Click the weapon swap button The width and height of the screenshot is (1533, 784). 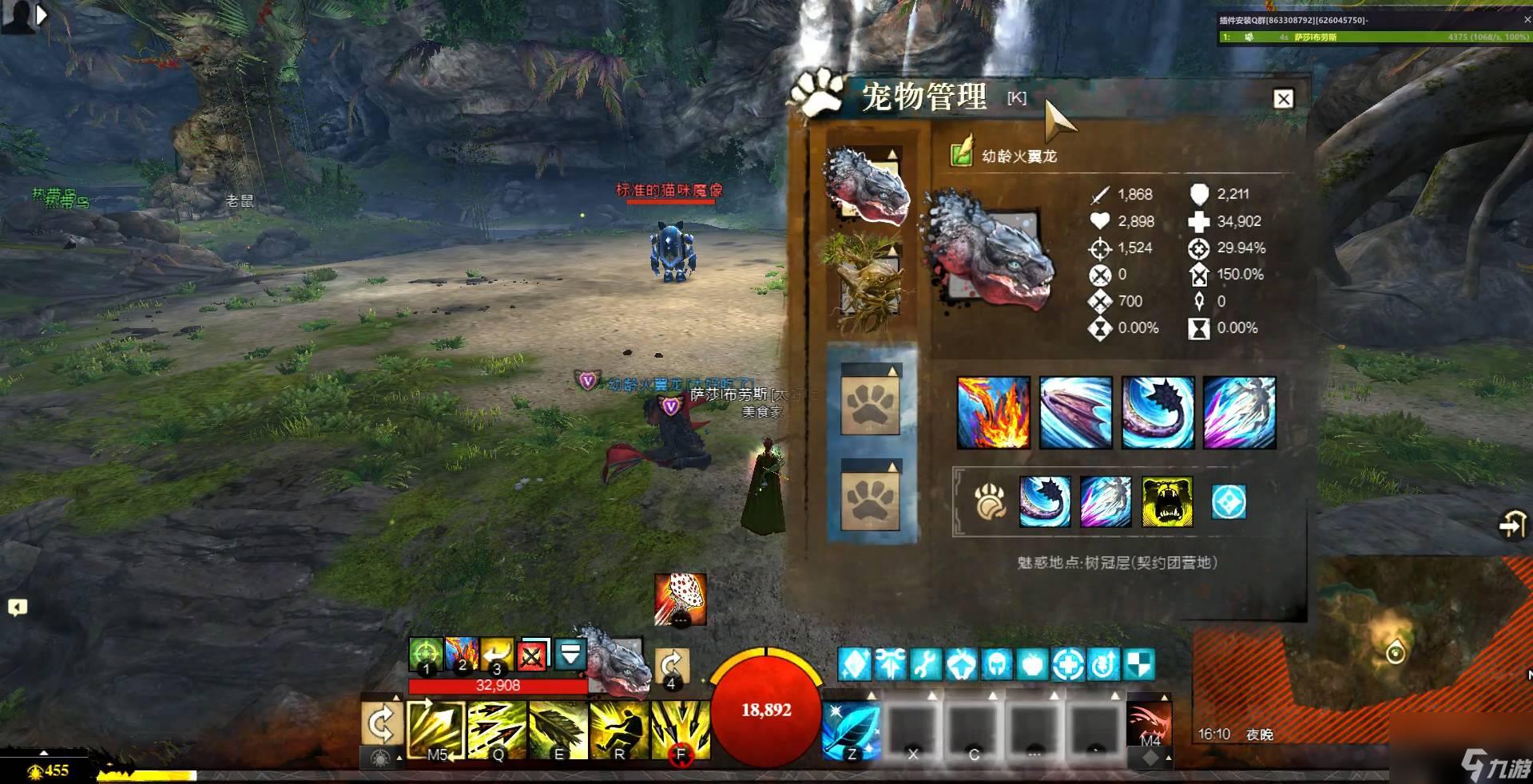(380, 725)
